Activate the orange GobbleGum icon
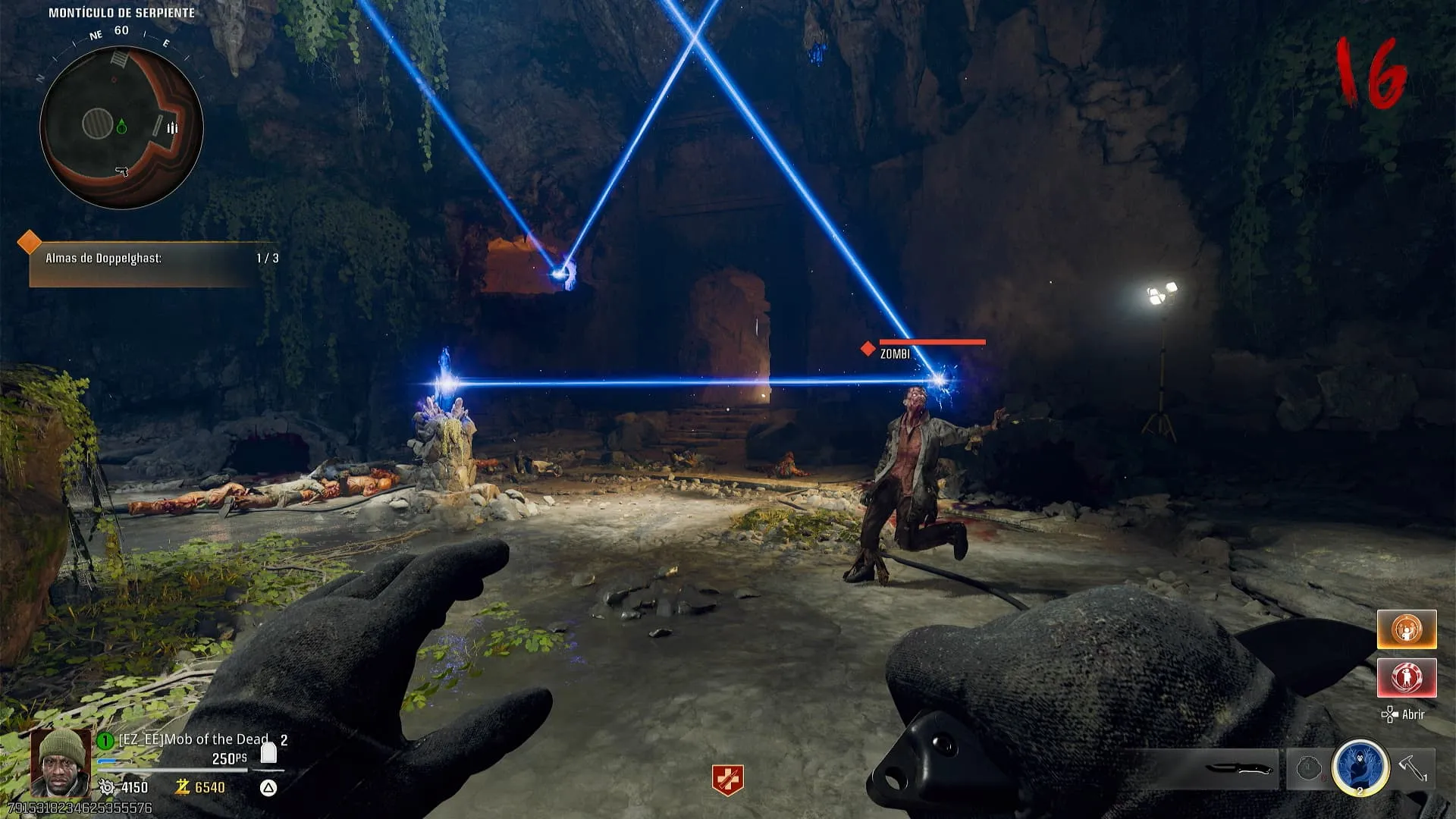This screenshot has height=819, width=1456. tap(1406, 629)
